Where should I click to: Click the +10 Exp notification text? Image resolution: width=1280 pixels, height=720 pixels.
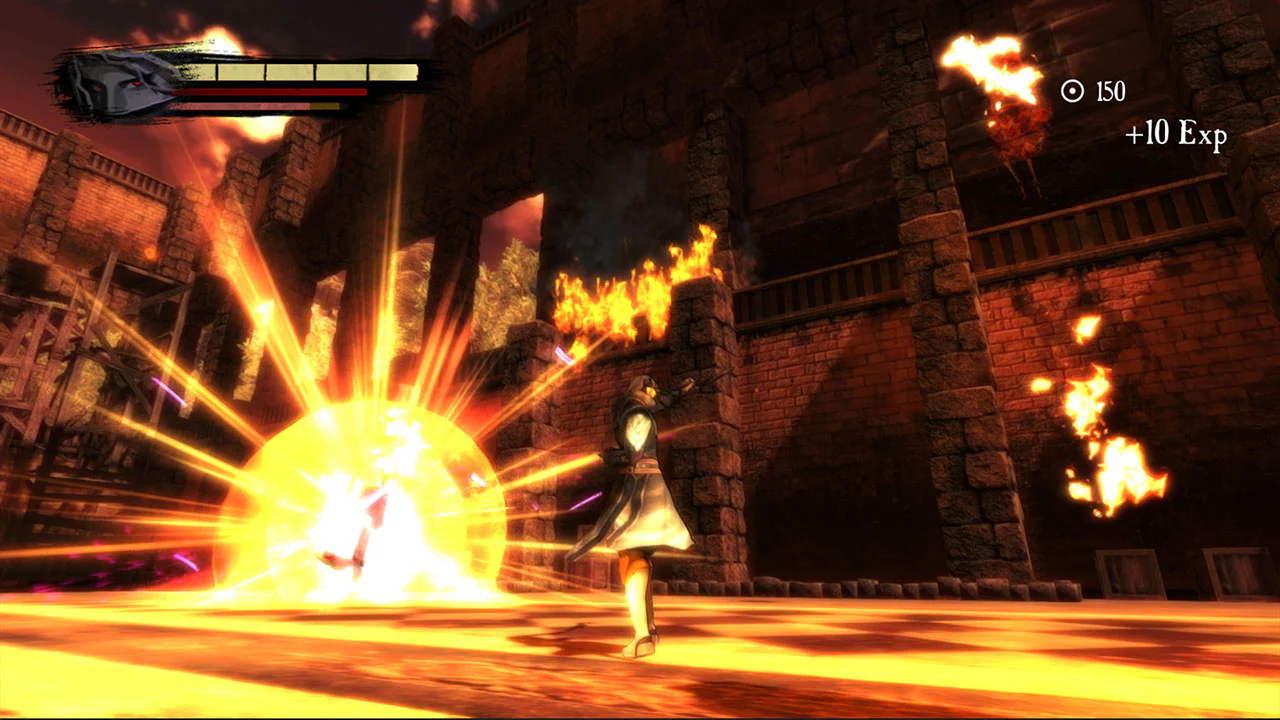tap(1176, 135)
